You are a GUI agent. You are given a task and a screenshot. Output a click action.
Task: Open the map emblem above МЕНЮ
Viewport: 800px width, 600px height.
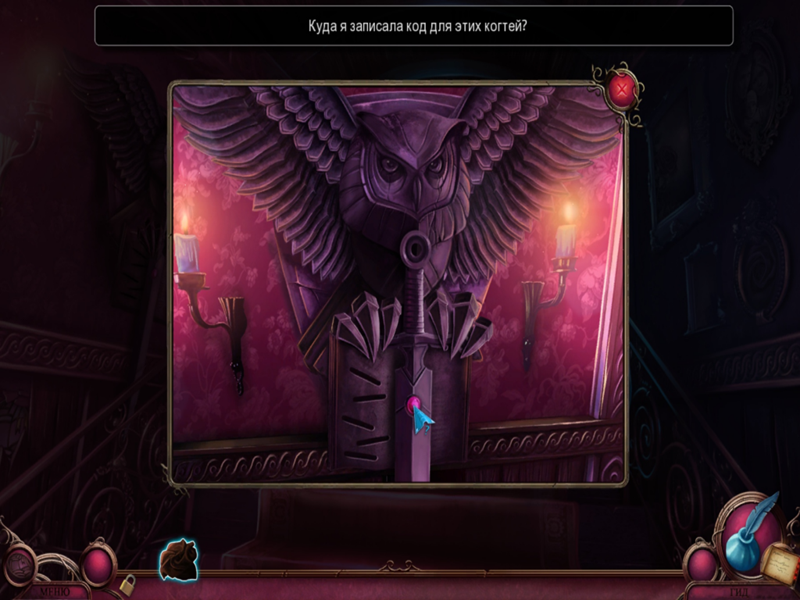click(19, 563)
